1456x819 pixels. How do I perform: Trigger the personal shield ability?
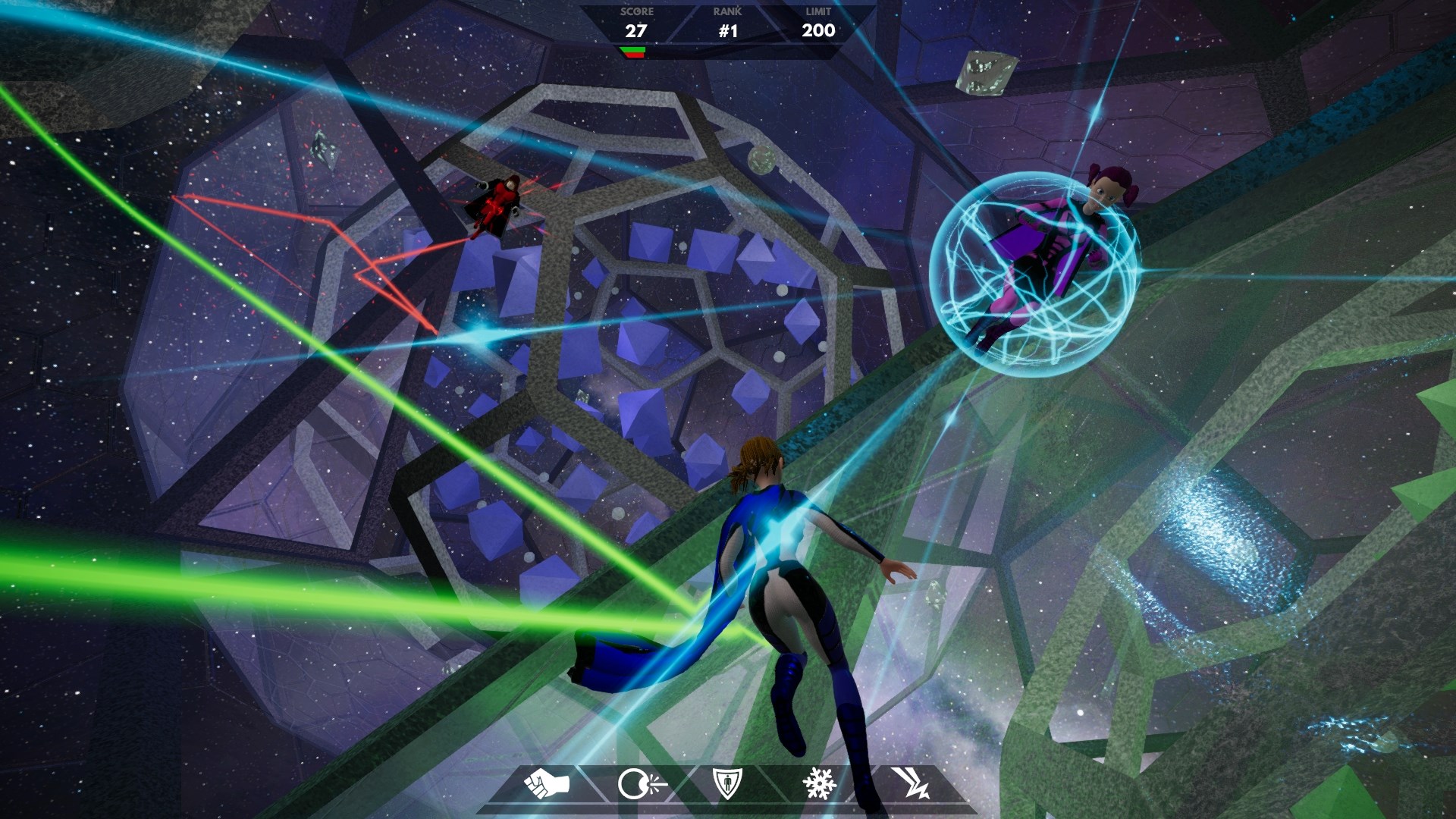(x=728, y=783)
